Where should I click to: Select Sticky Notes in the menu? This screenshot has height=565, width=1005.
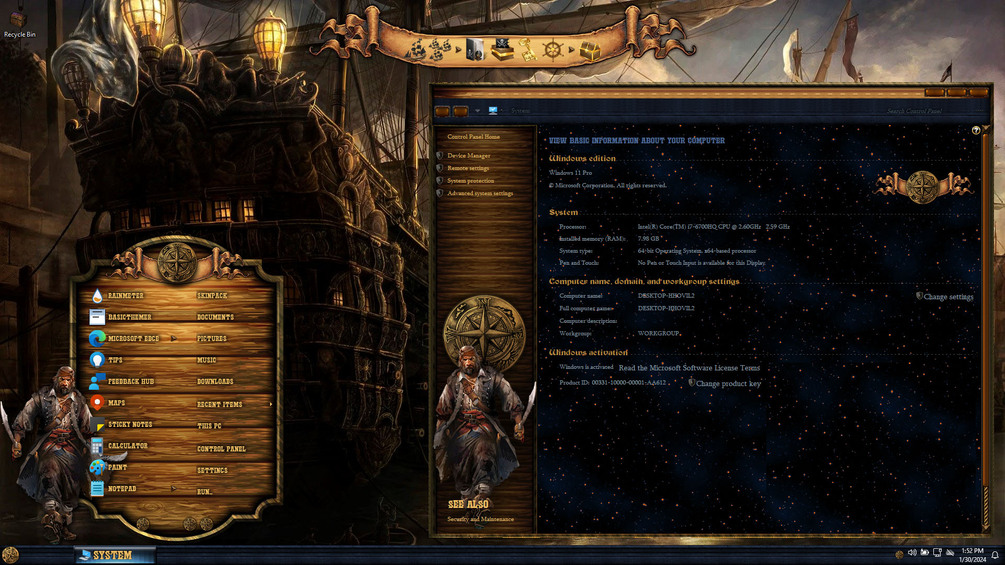click(129, 425)
